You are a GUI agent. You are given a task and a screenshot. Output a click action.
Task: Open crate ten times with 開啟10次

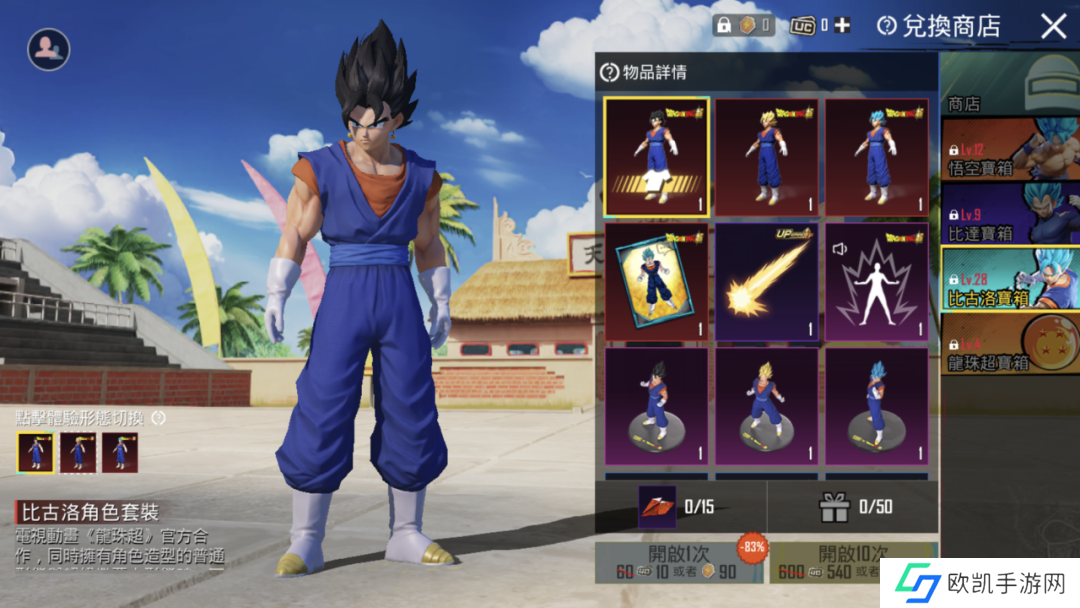pyautogui.click(x=852, y=562)
